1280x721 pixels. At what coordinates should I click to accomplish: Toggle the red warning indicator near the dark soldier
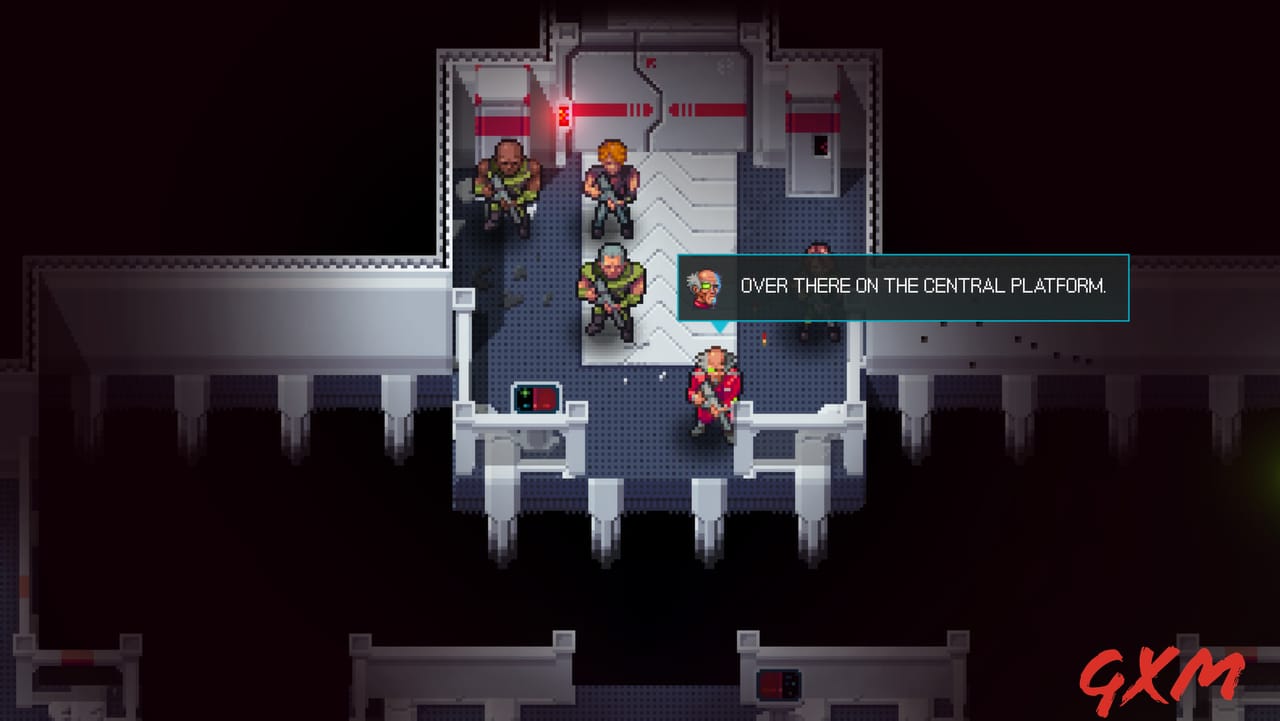click(x=766, y=340)
